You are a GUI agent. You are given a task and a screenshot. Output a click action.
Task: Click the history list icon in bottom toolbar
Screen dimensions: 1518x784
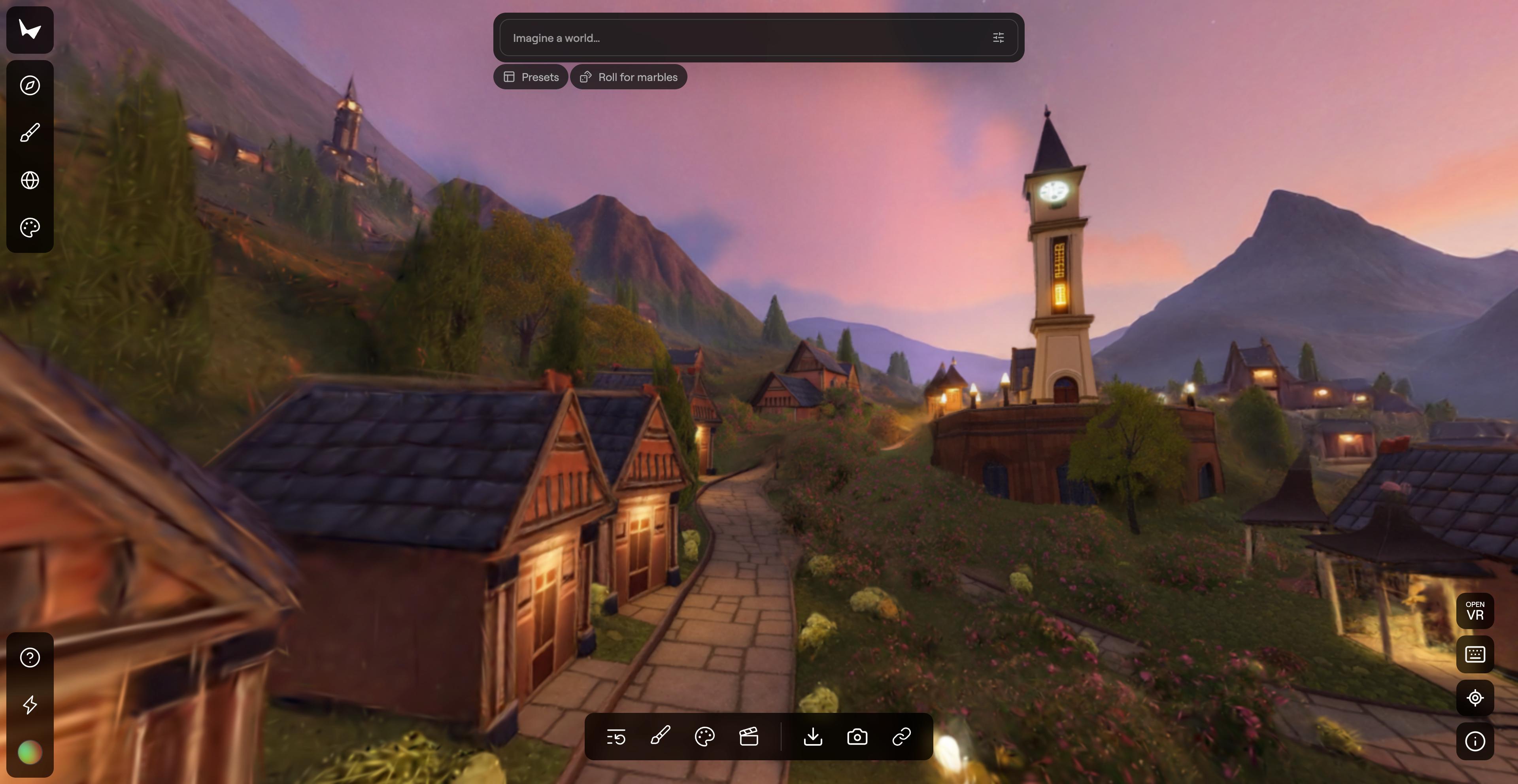616,737
